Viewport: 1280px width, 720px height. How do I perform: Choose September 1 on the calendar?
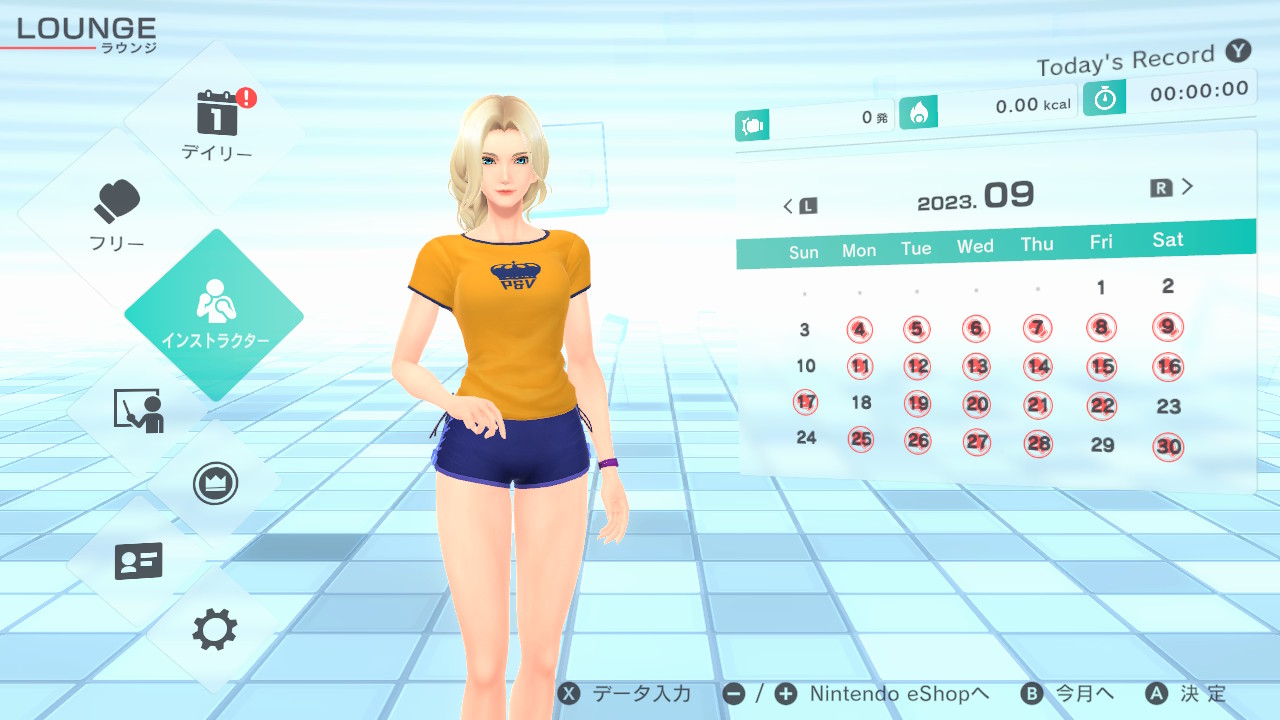point(1101,288)
